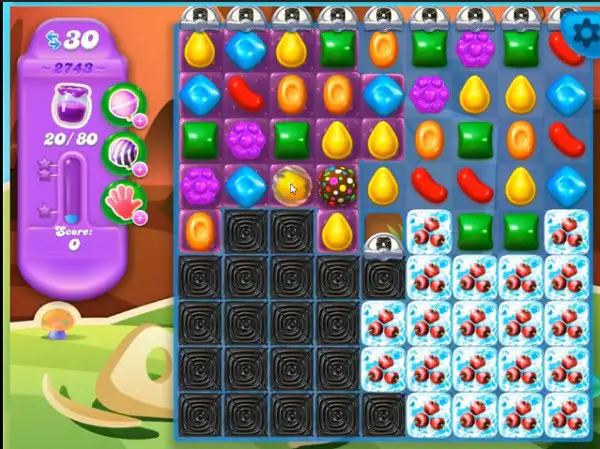
Task: Tap the yellow candy inside the bubble
Action: click(x=290, y=185)
